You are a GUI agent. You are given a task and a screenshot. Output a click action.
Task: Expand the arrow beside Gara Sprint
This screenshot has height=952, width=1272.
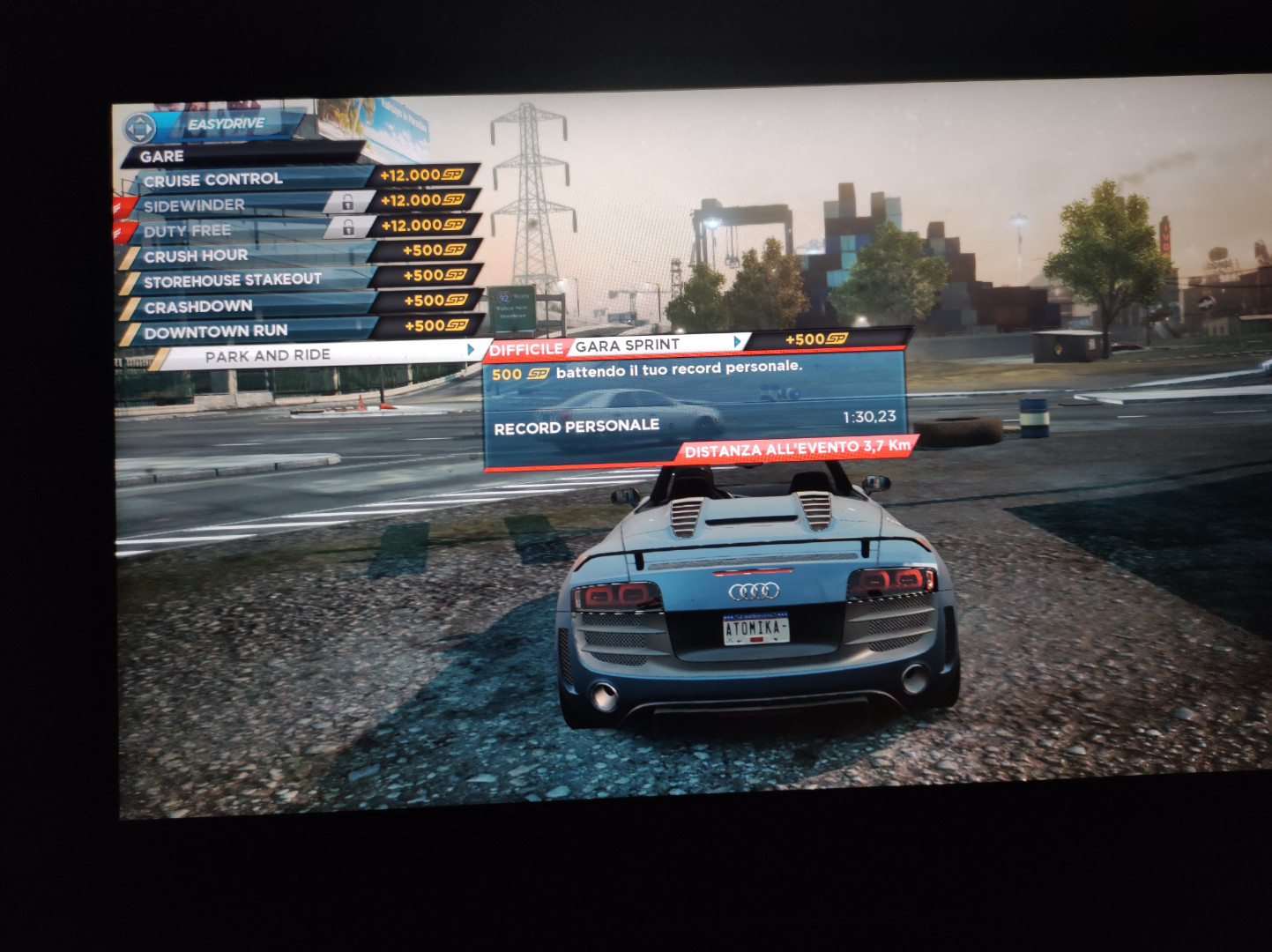tap(737, 342)
